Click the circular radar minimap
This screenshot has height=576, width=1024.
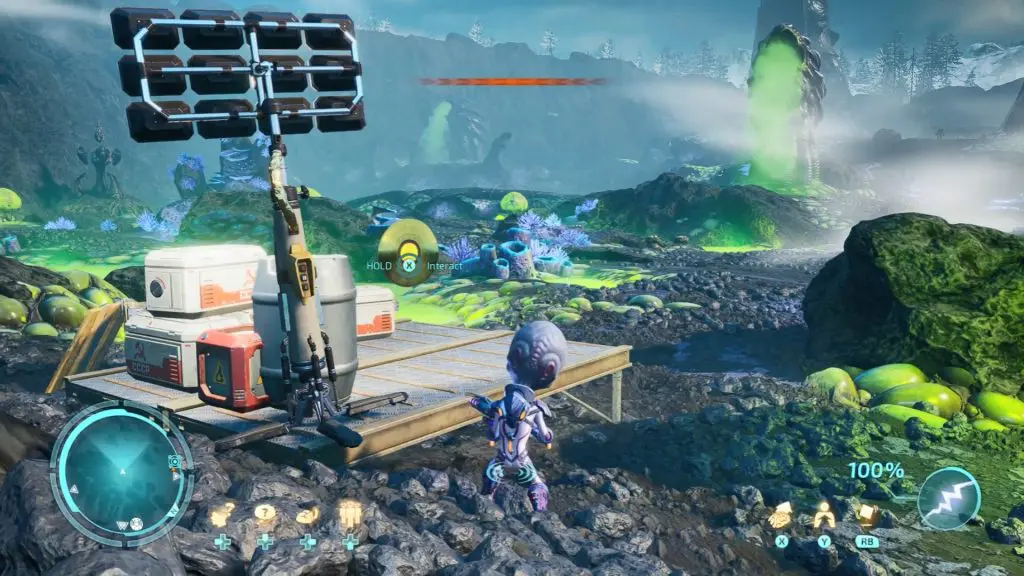point(120,473)
